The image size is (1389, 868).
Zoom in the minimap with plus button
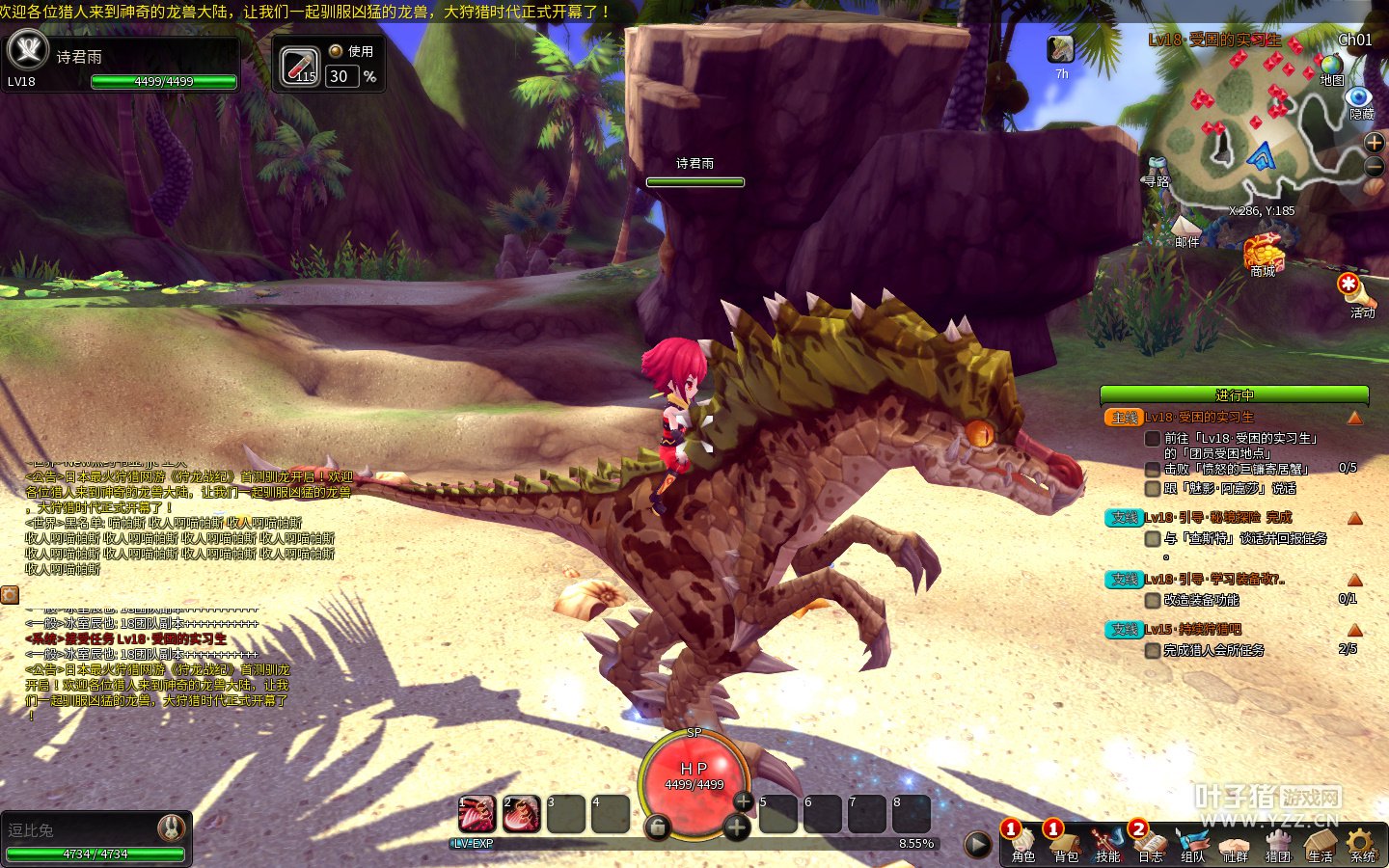pos(1375,143)
